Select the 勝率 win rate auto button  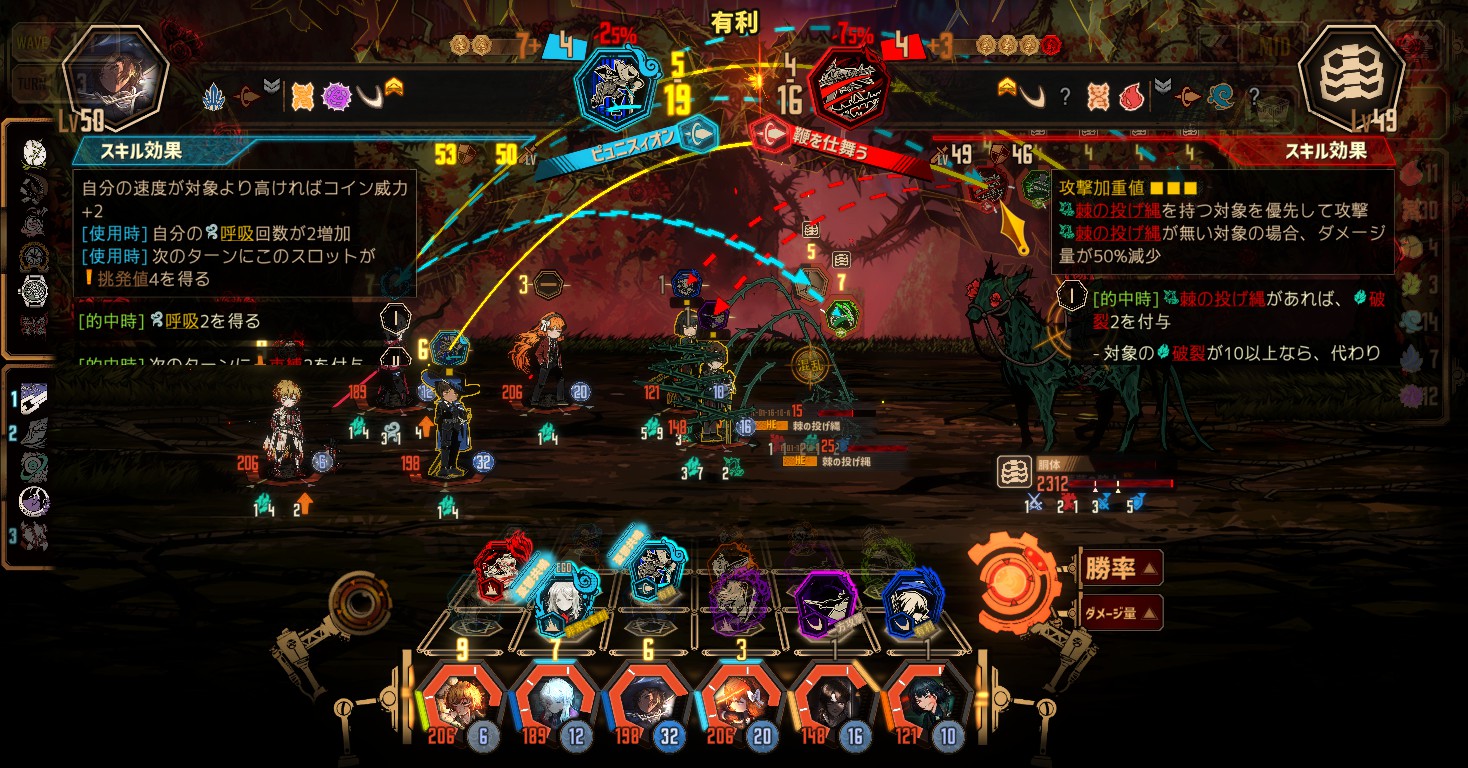click(x=1120, y=569)
